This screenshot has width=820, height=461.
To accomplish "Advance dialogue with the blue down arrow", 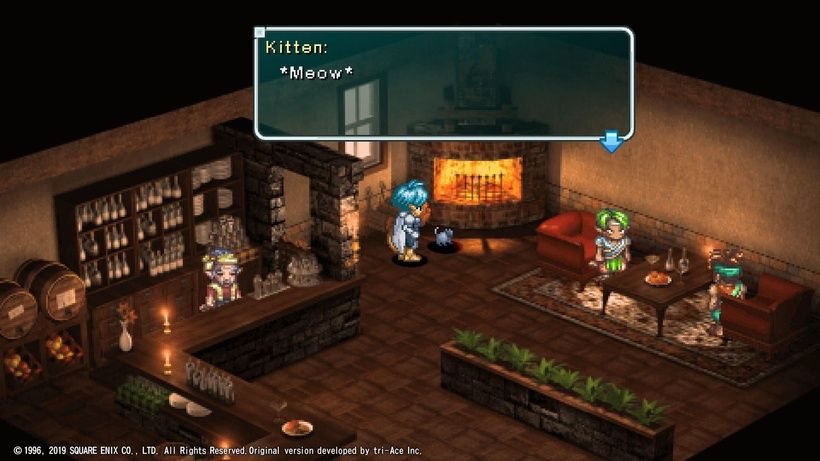I will [x=611, y=143].
